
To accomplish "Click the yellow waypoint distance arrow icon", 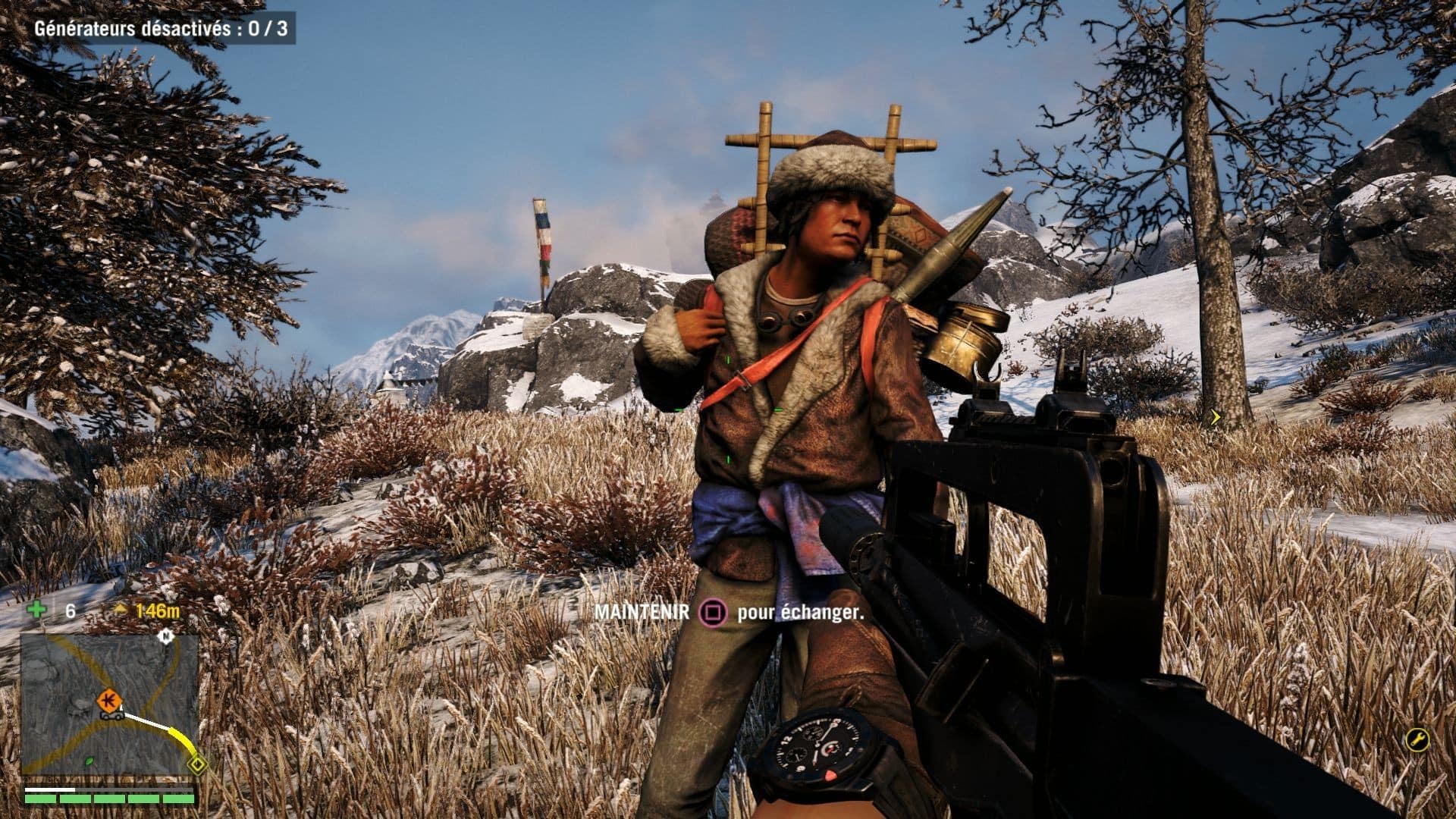I will pyautogui.click(x=121, y=608).
